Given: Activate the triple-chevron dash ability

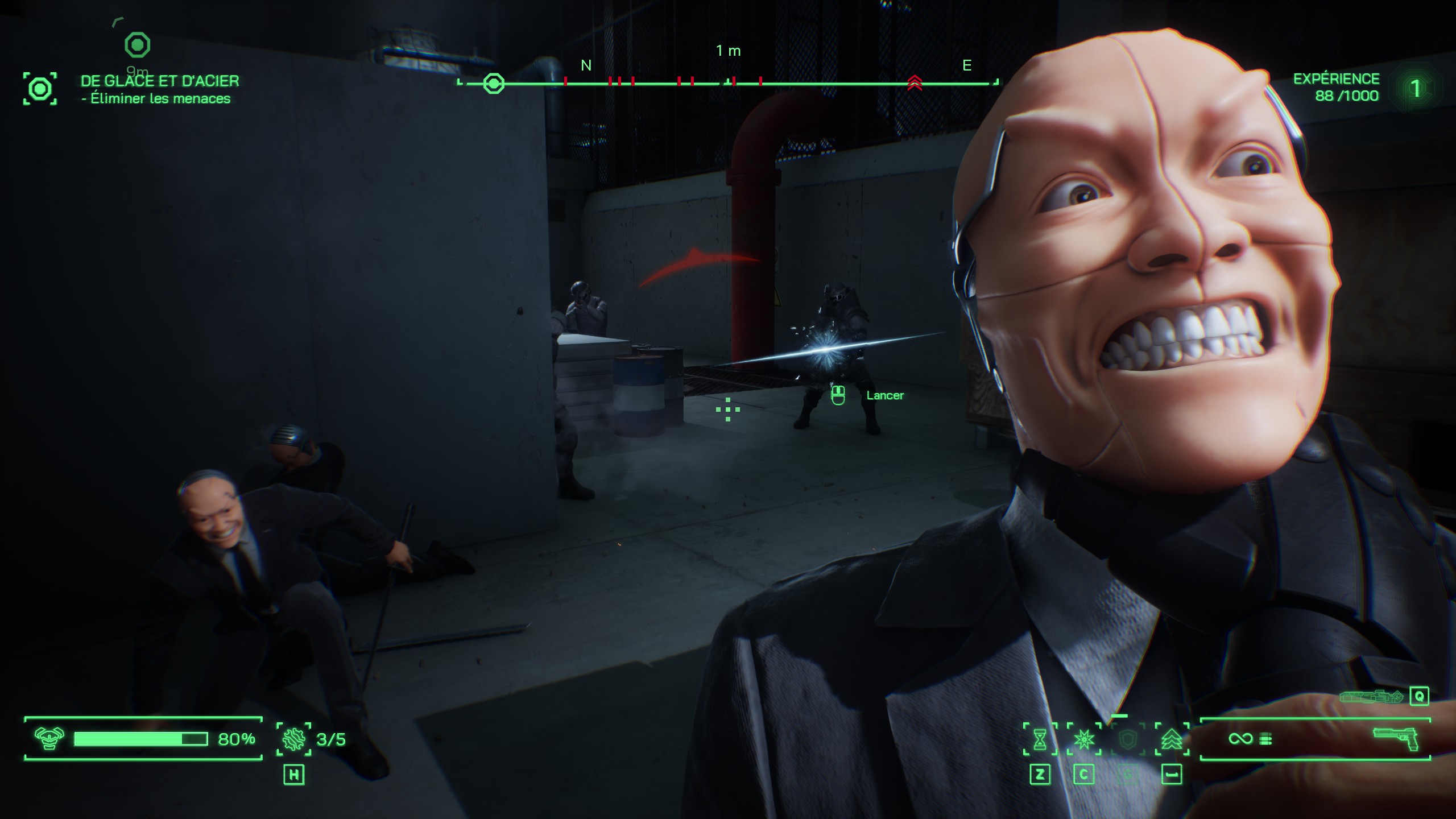Looking at the screenshot, I should tap(1172, 739).
